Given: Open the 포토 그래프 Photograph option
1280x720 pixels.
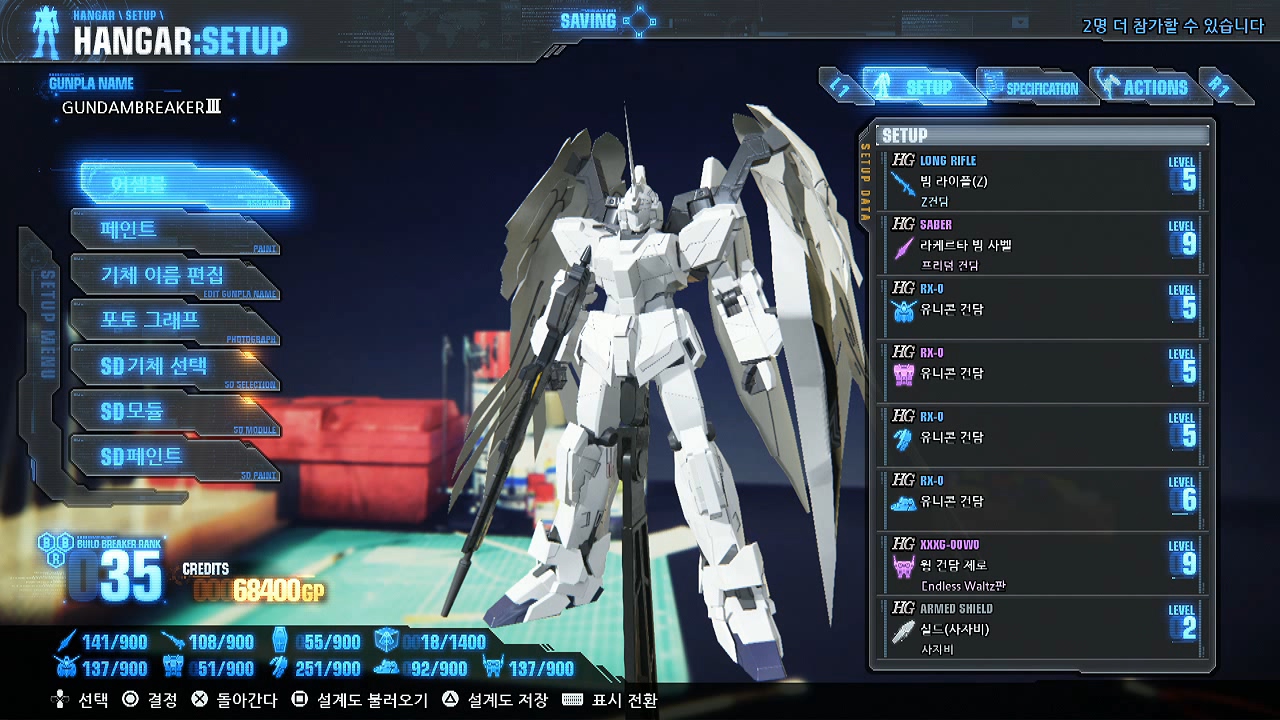Looking at the screenshot, I should 152,321.
